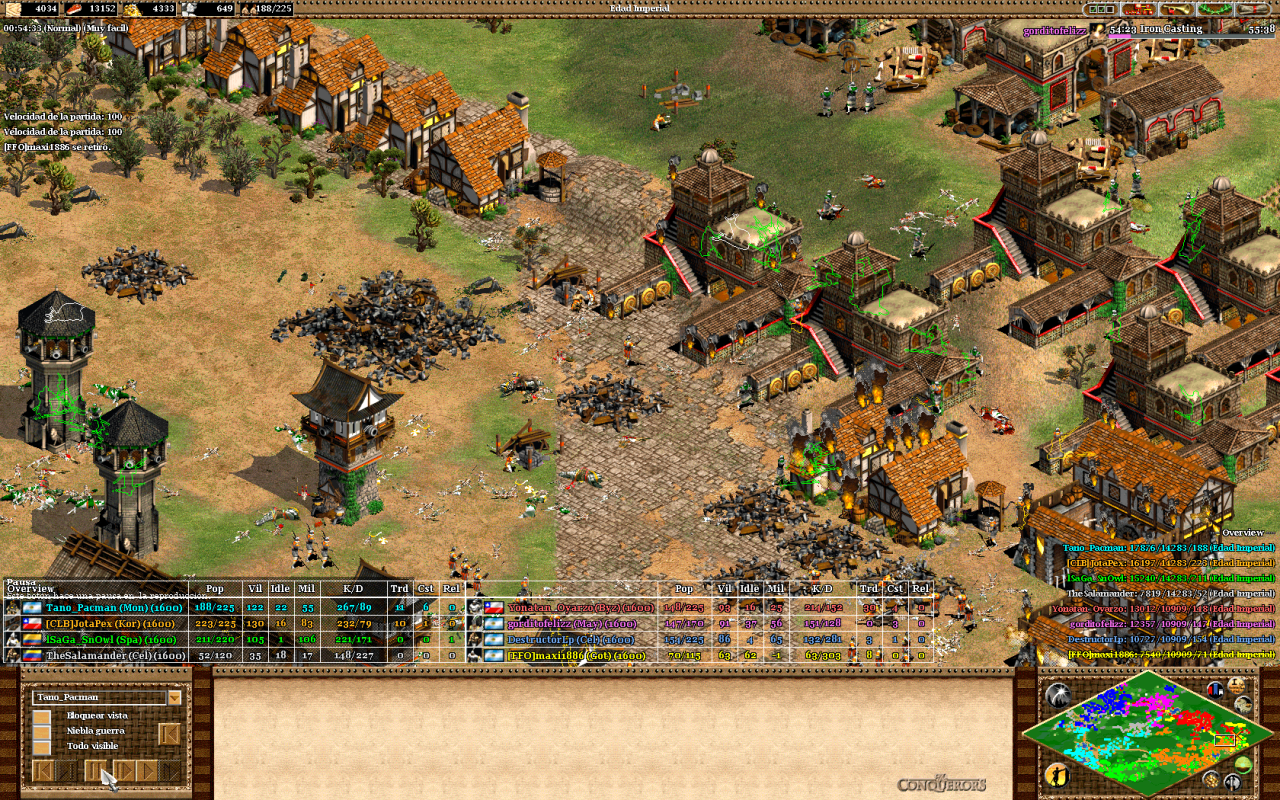Enable the Niebla guerra option
This screenshot has width=1280, height=800.
[42, 731]
